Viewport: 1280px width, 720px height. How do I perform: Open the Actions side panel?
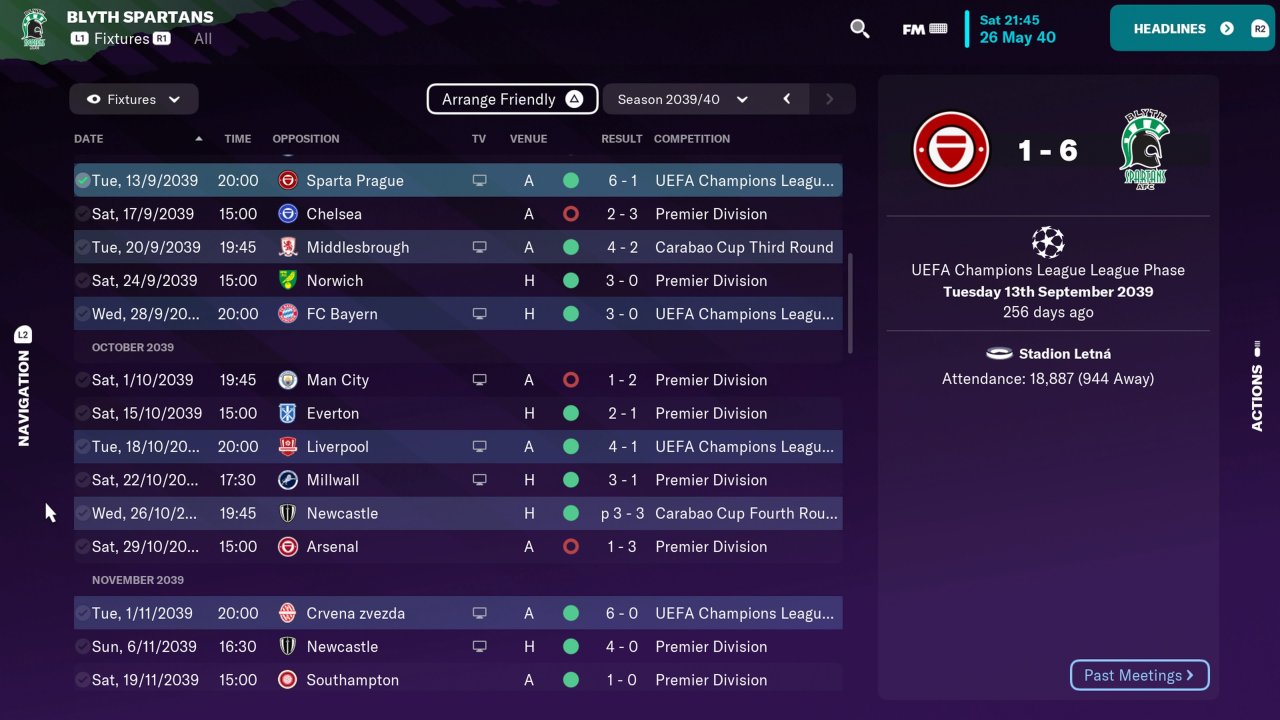(x=1257, y=385)
